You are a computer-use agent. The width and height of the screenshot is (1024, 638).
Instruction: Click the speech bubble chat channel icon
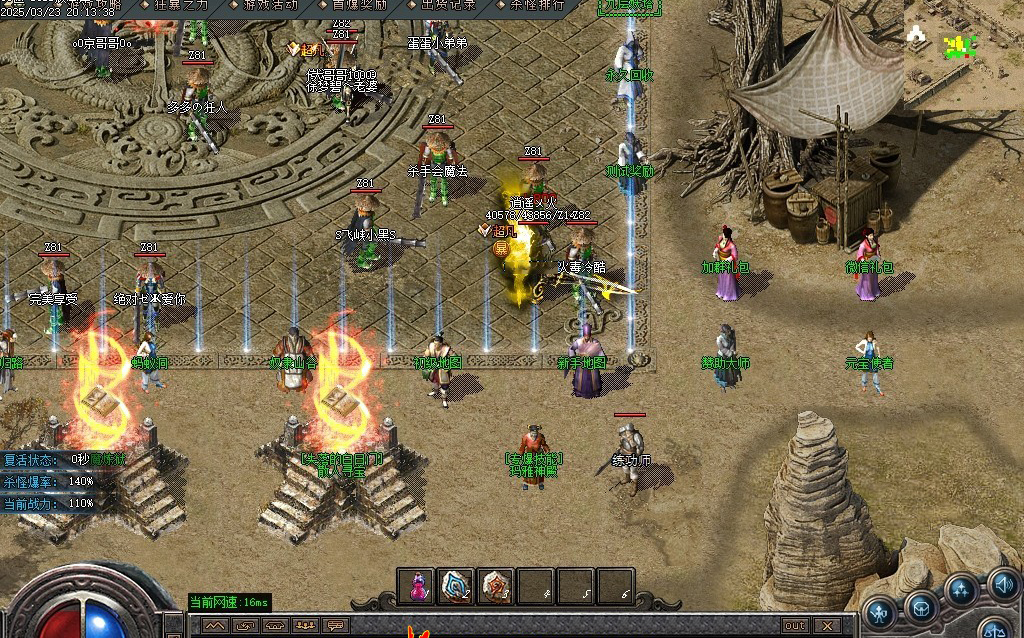[336, 626]
